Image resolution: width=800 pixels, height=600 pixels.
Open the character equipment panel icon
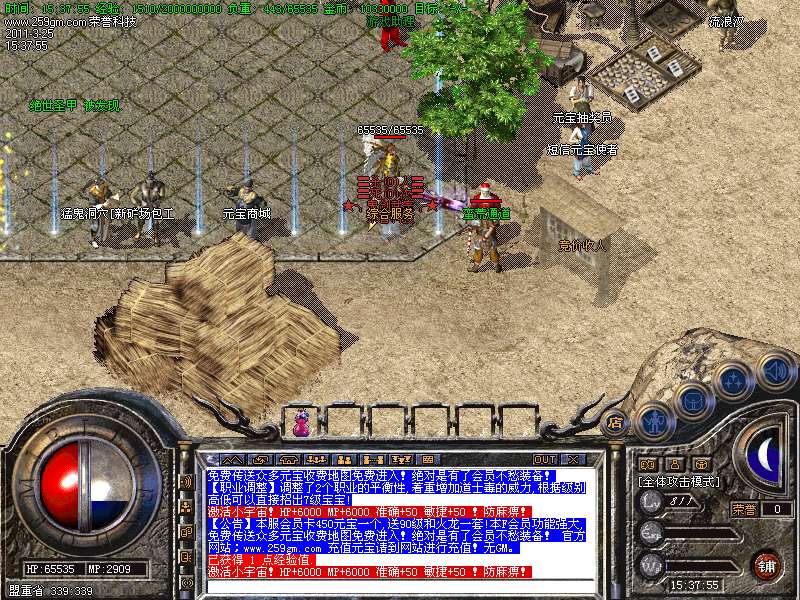pyautogui.click(x=654, y=420)
